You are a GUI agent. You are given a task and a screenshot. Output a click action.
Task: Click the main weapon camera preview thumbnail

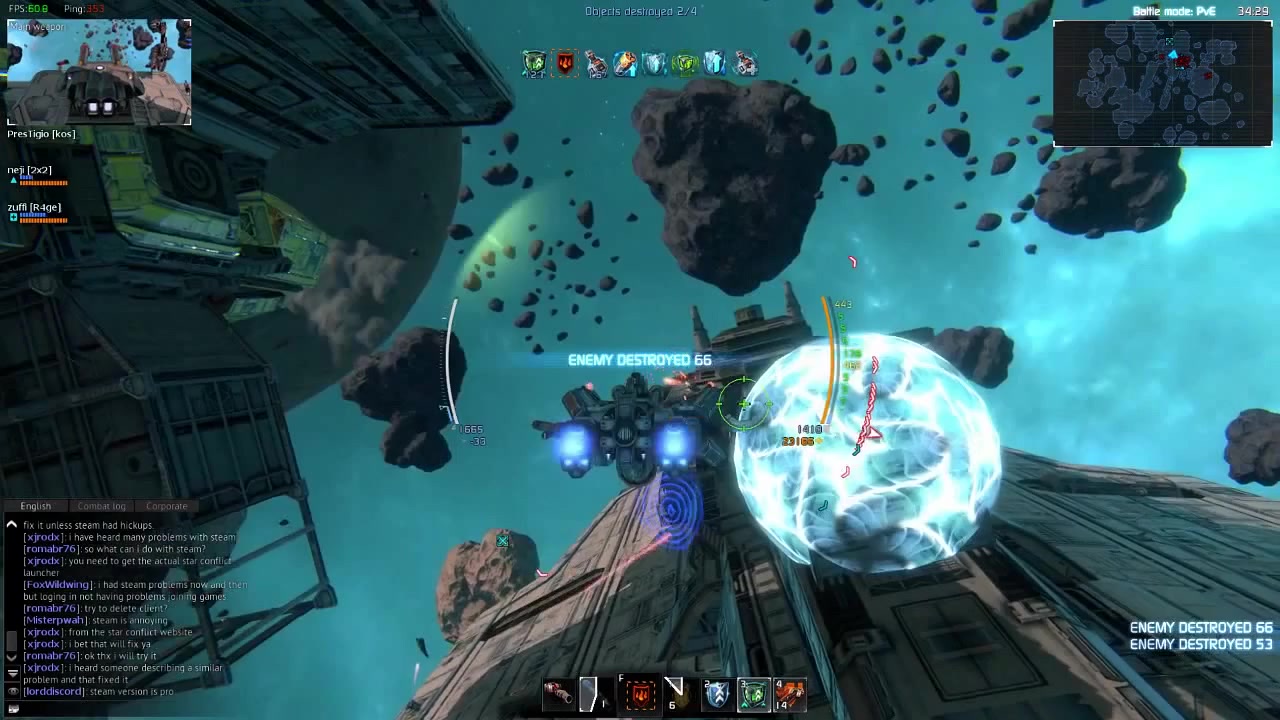99,72
